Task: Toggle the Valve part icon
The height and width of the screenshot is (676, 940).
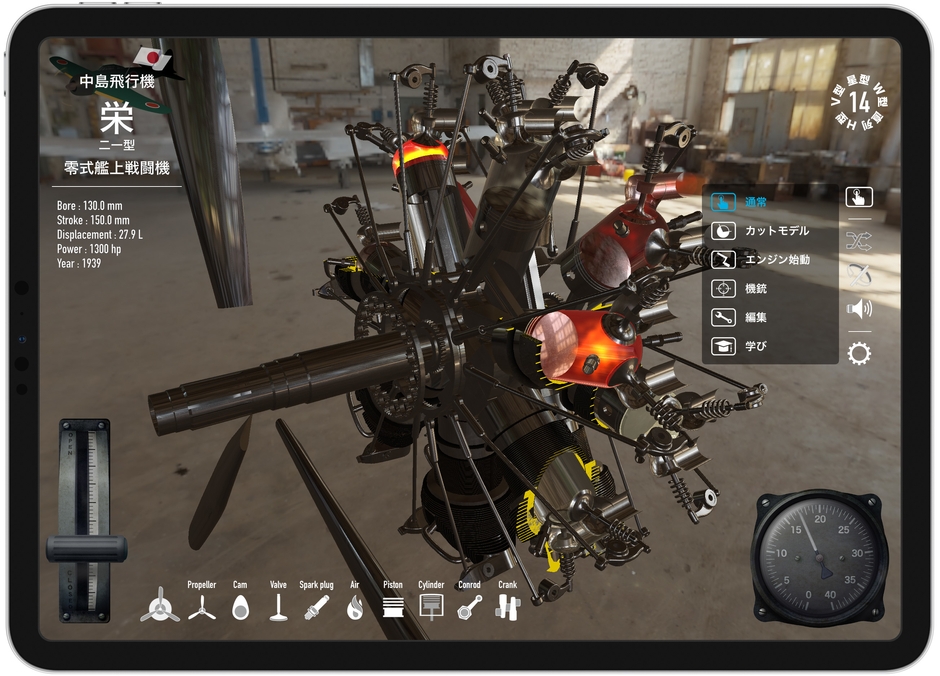Action: tap(278, 606)
